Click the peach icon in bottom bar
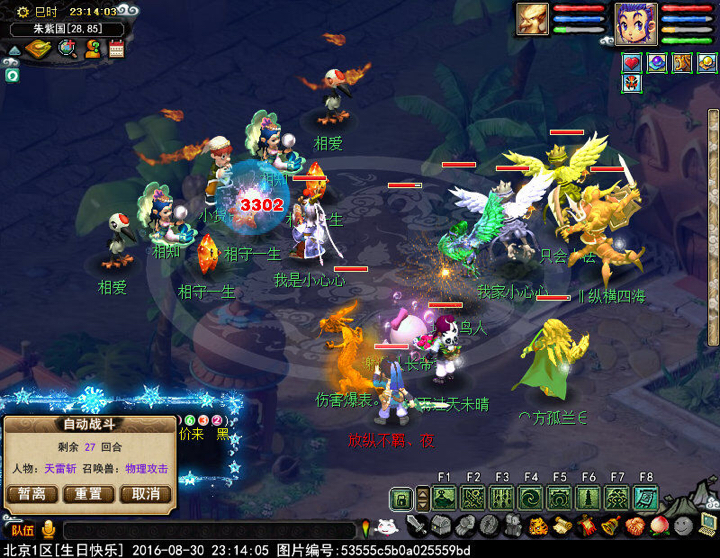 (658, 526)
